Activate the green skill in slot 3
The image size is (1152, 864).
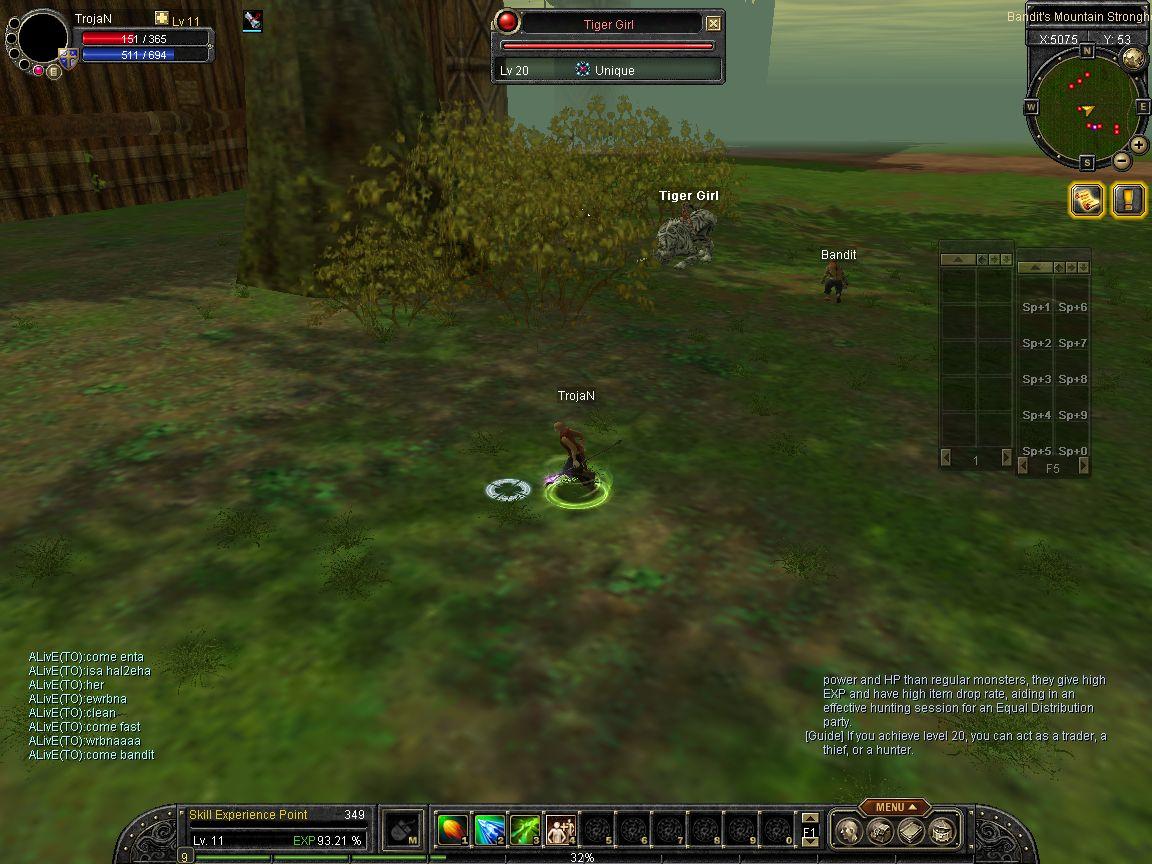525,830
